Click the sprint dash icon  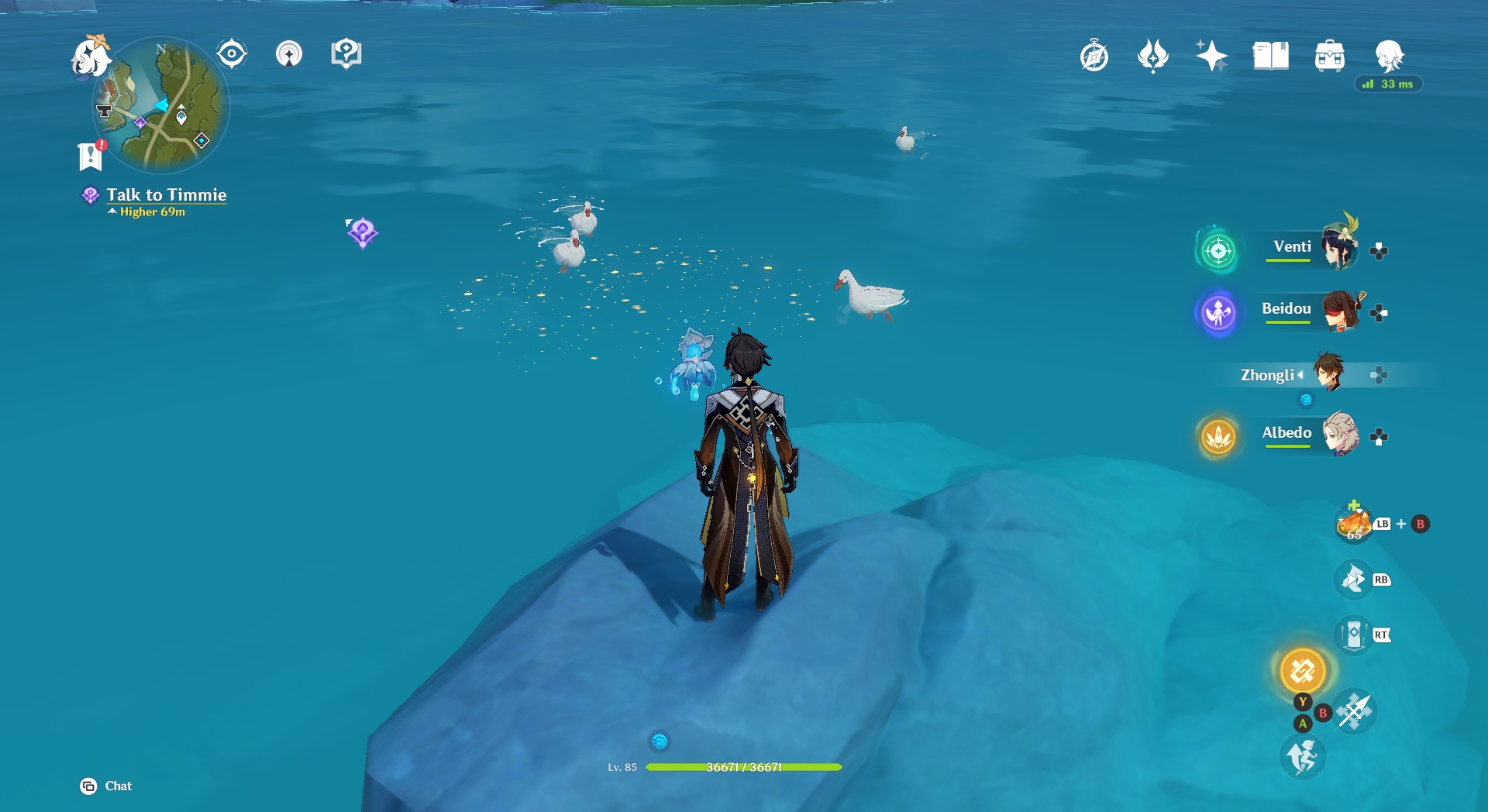pos(1303,757)
